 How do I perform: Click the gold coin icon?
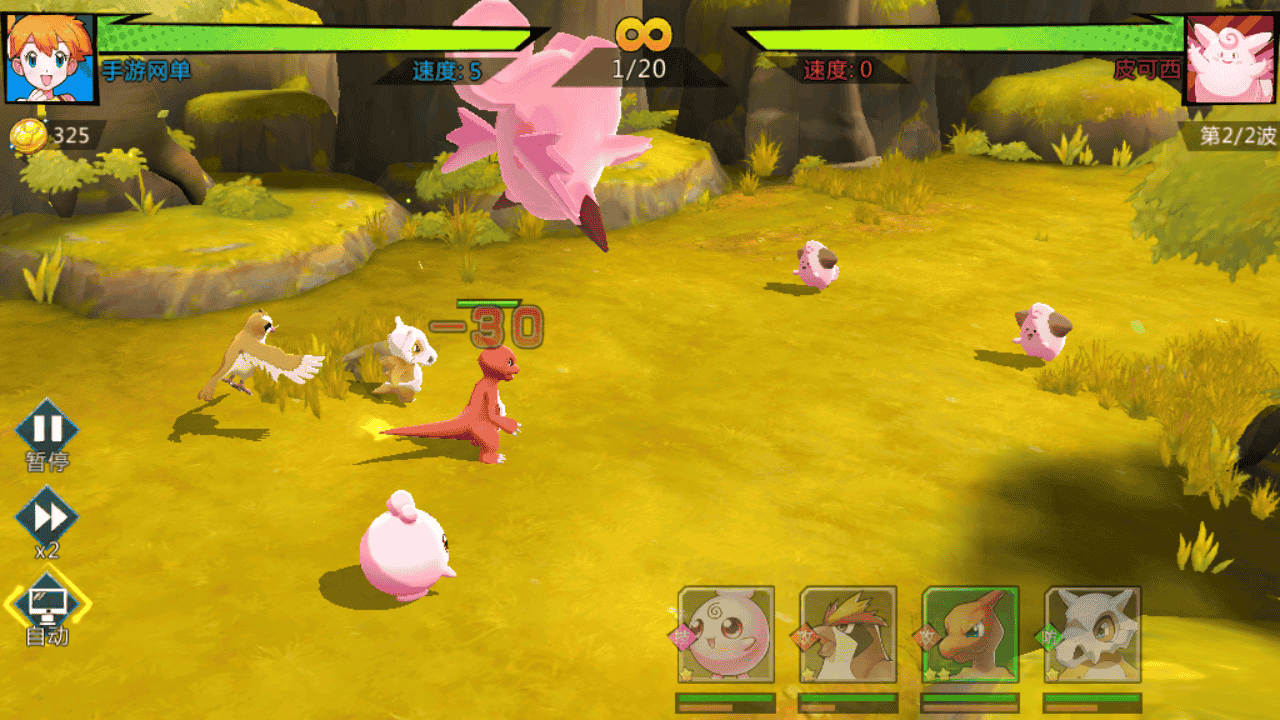pyautogui.click(x=29, y=136)
